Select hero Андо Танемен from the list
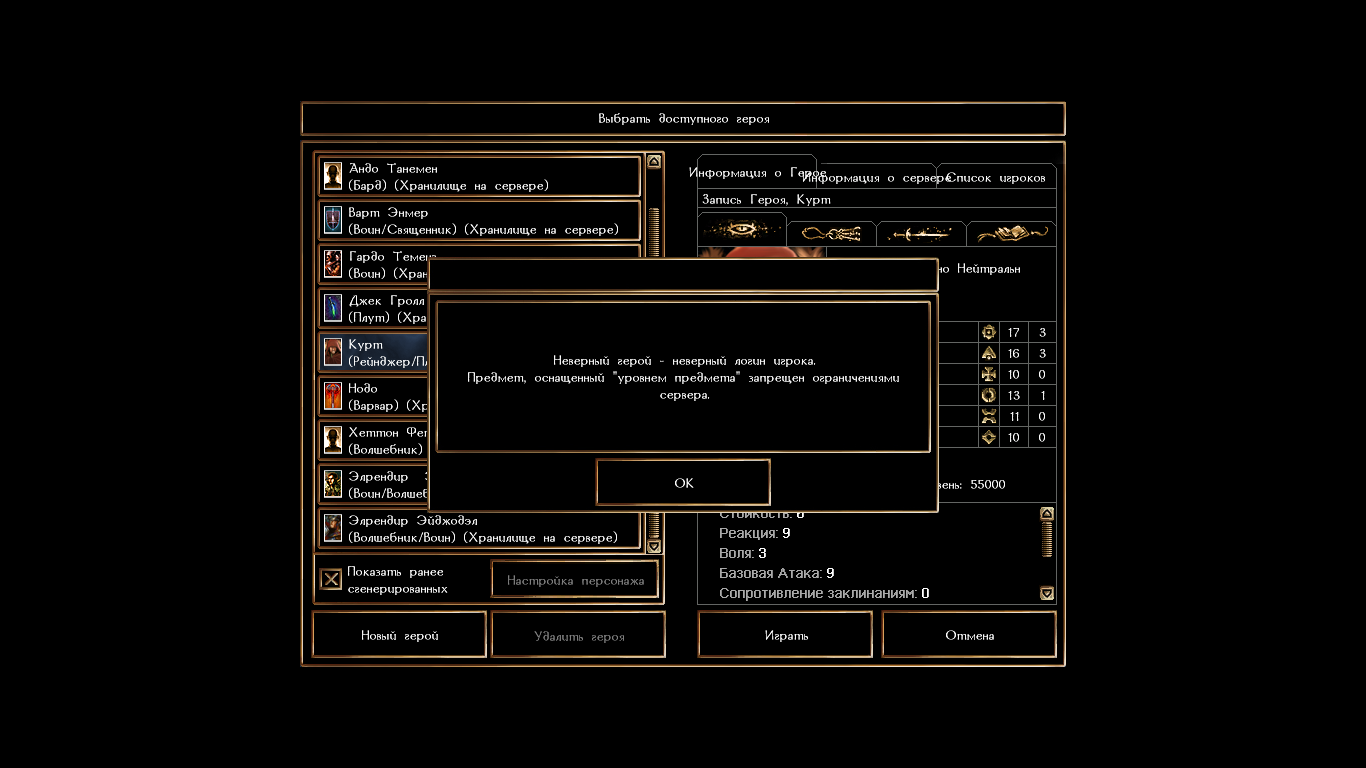This screenshot has width=1366, height=768. pyautogui.click(x=480, y=177)
